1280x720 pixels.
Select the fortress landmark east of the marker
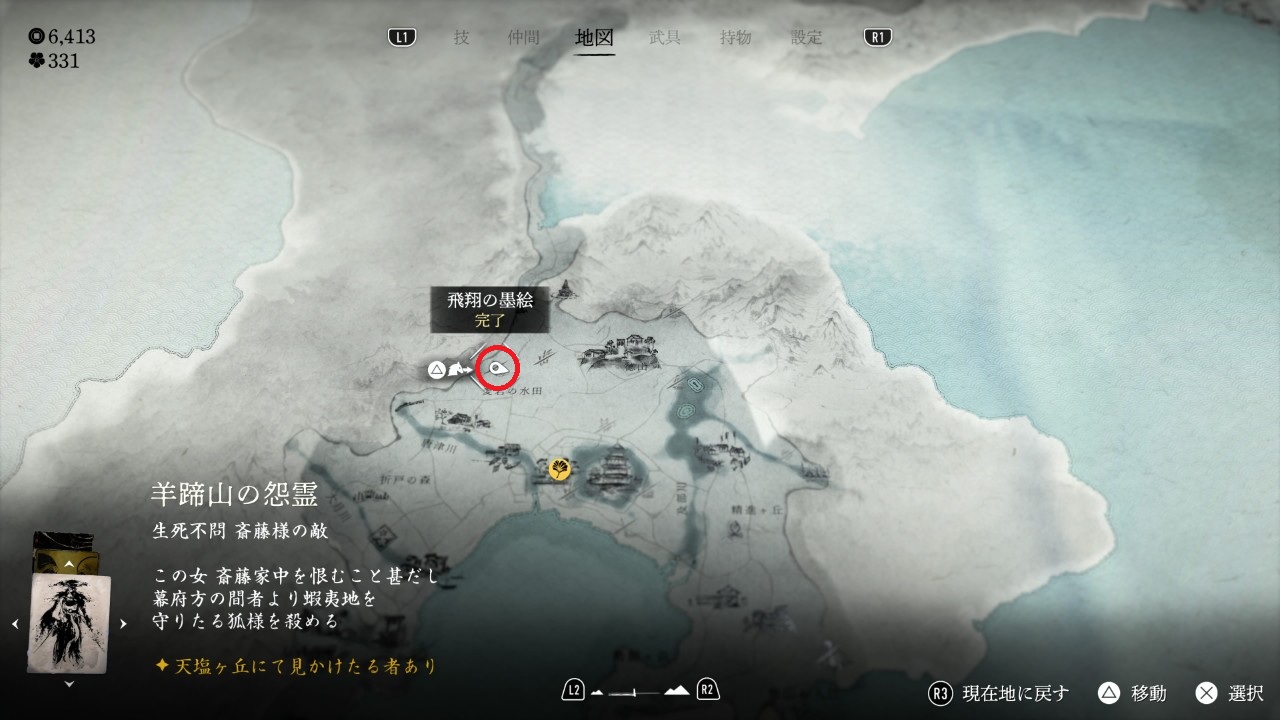pyautogui.click(x=620, y=352)
